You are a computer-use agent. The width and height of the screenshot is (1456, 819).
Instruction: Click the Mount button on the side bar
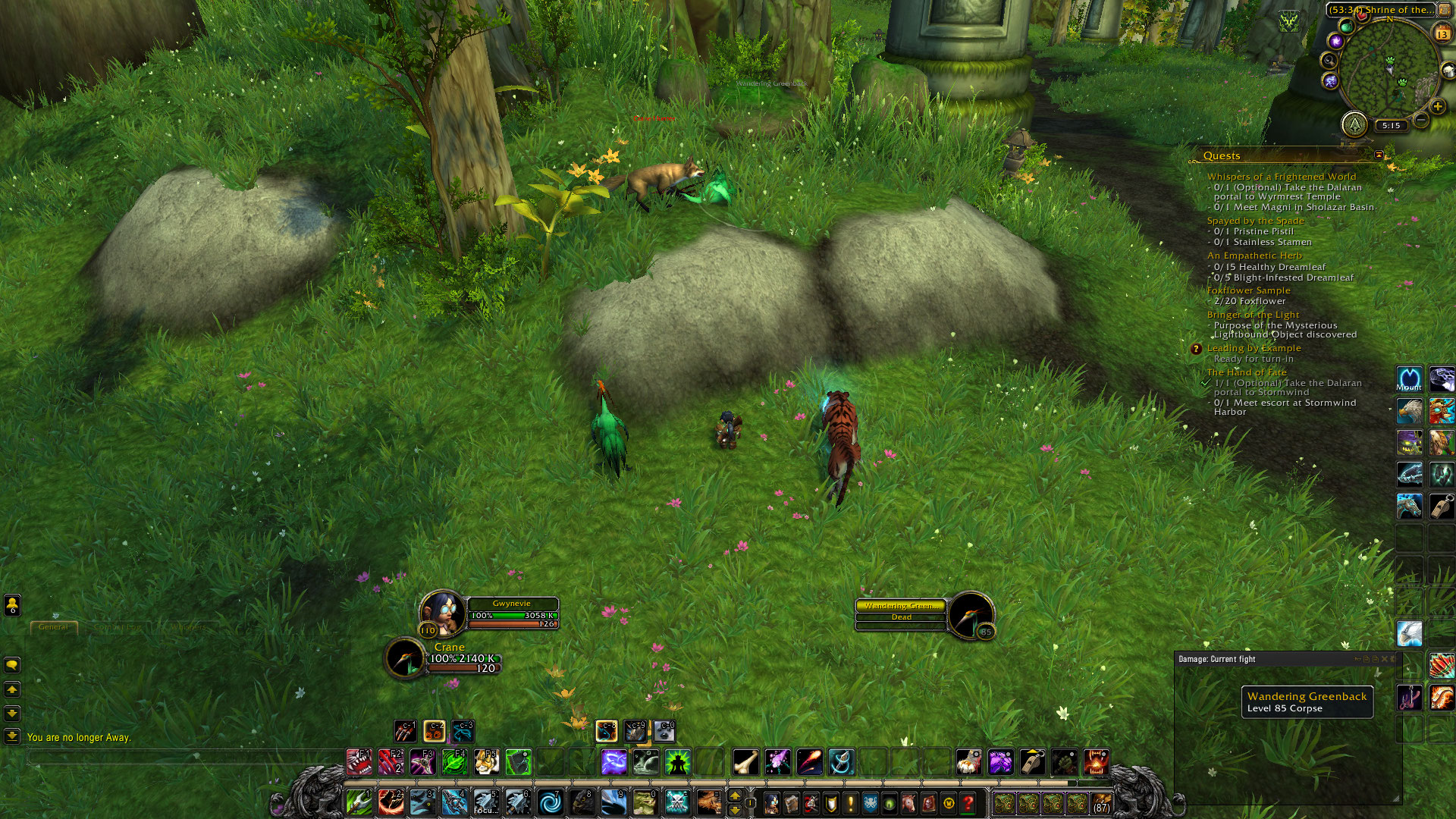click(x=1409, y=378)
